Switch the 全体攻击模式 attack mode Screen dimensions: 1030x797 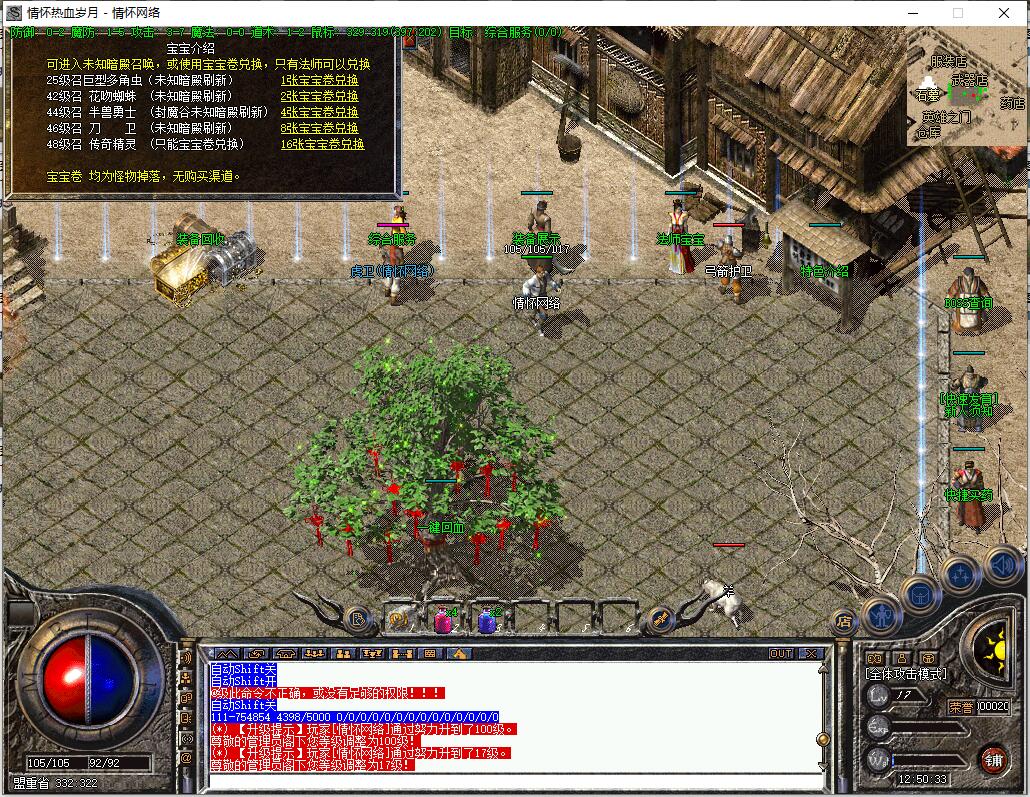pos(905,675)
